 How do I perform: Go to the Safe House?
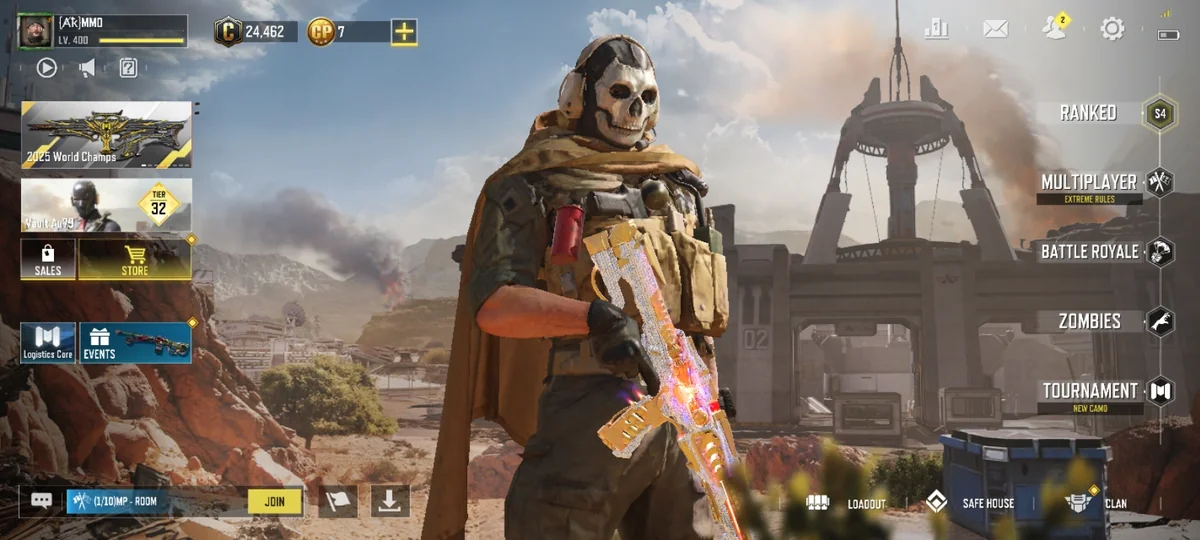click(x=972, y=503)
